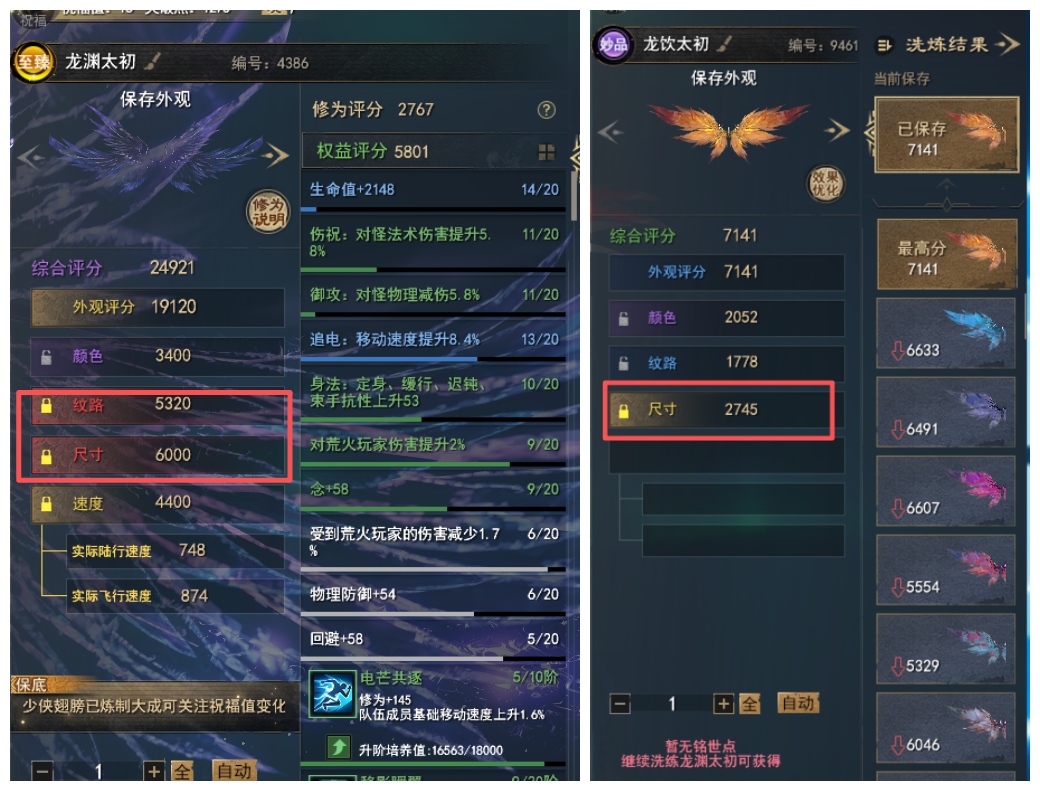Open help question mark beside 修为评分

546,110
